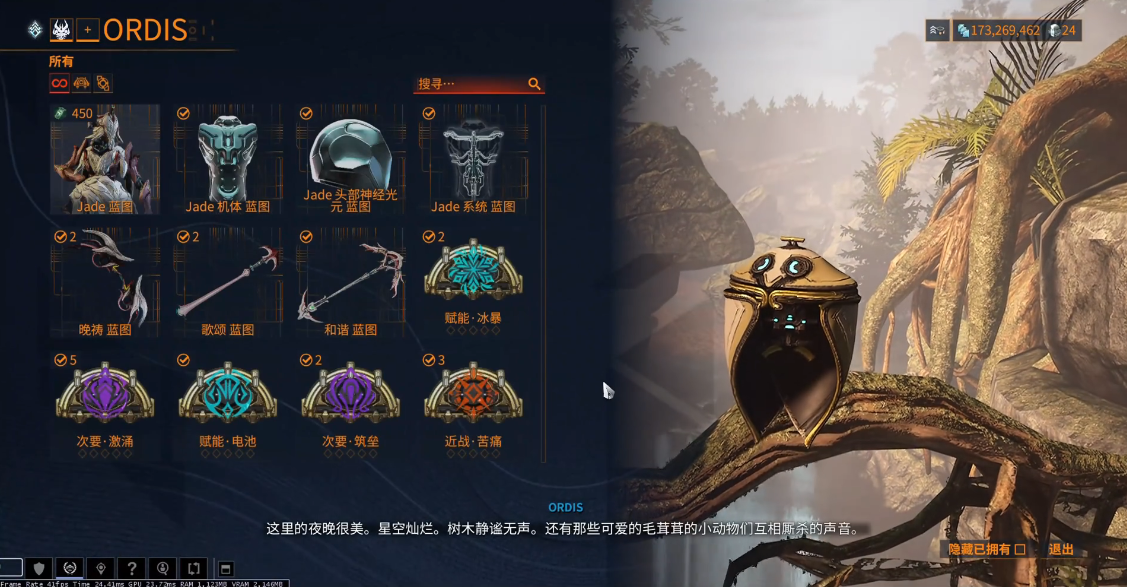Choose the Jade 机体 蓝图 item
The height and width of the screenshot is (587, 1127).
(x=228, y=160)
